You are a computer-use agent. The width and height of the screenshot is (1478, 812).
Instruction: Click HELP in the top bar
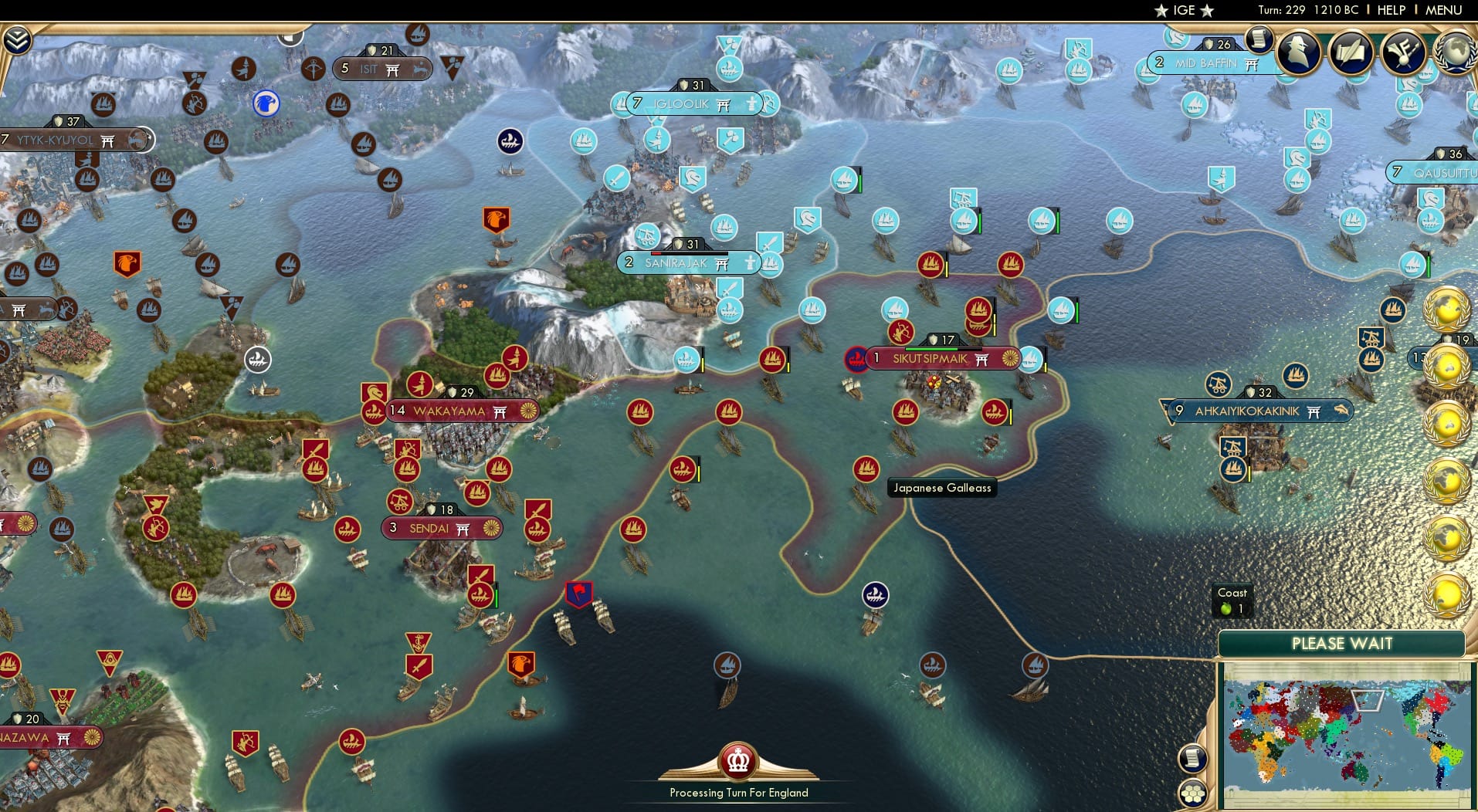(1390, 10)
